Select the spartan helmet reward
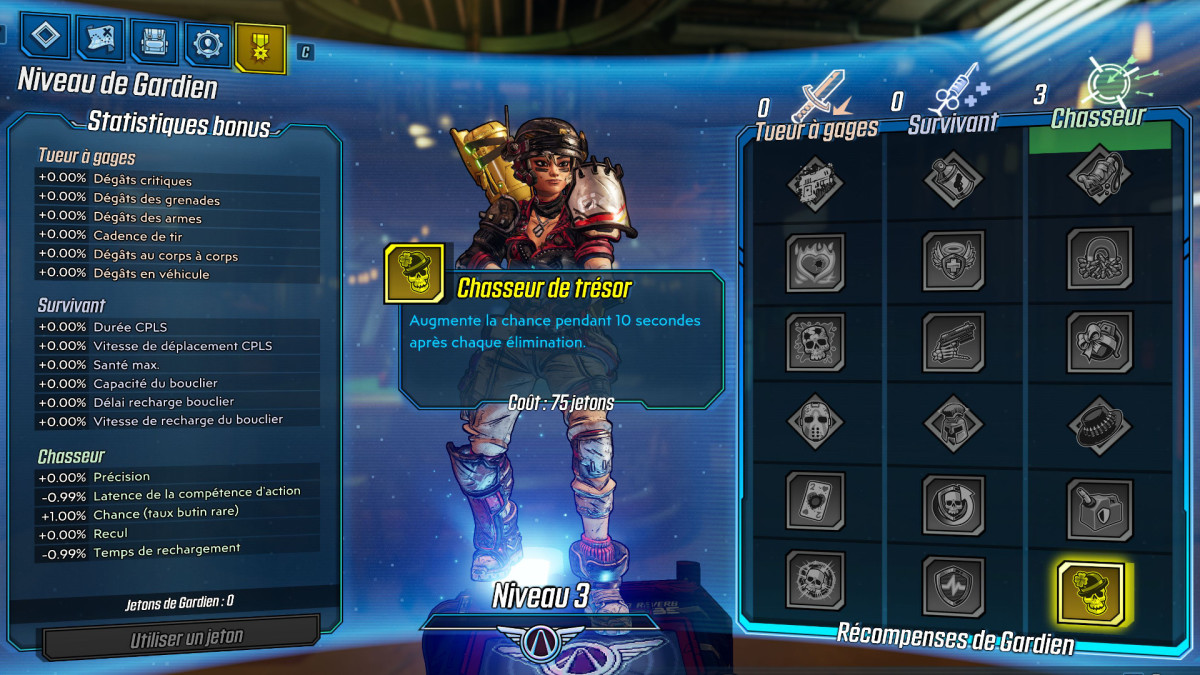Image resolution: width=1200 pixels, height=675 pixels. coord(953,422)
